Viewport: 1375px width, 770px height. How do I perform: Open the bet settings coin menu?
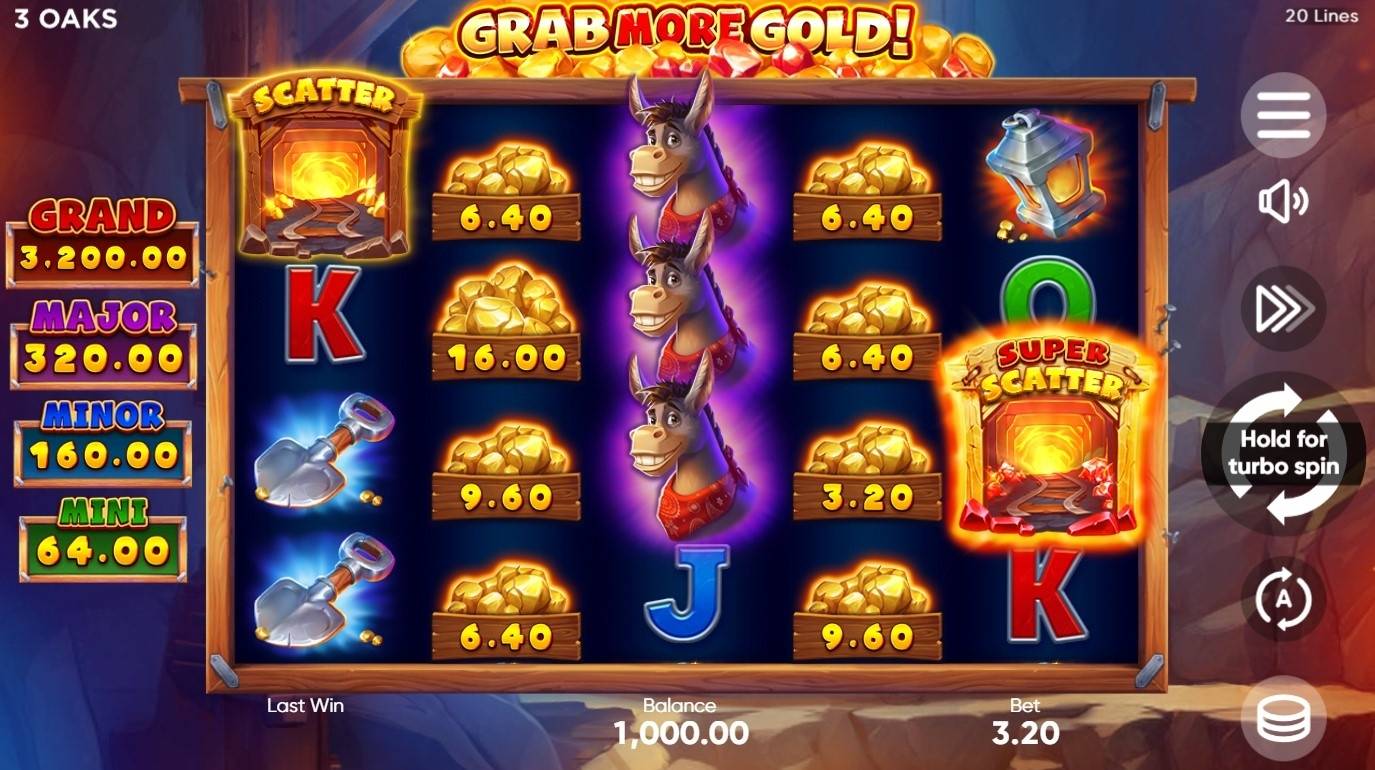(1283, 715)
